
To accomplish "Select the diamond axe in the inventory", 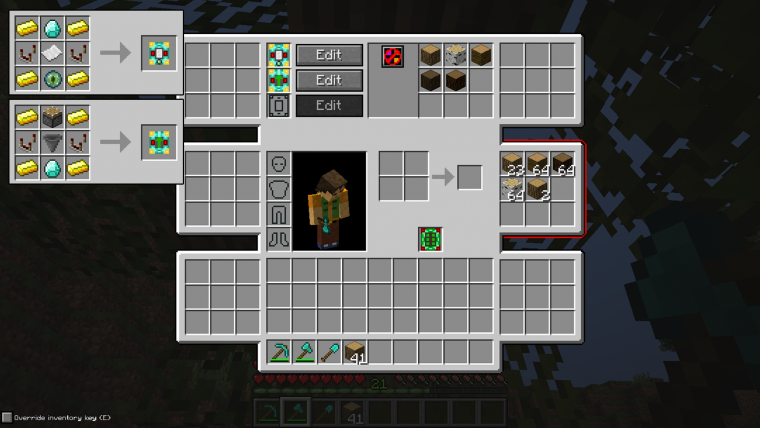I will [305, 352].
